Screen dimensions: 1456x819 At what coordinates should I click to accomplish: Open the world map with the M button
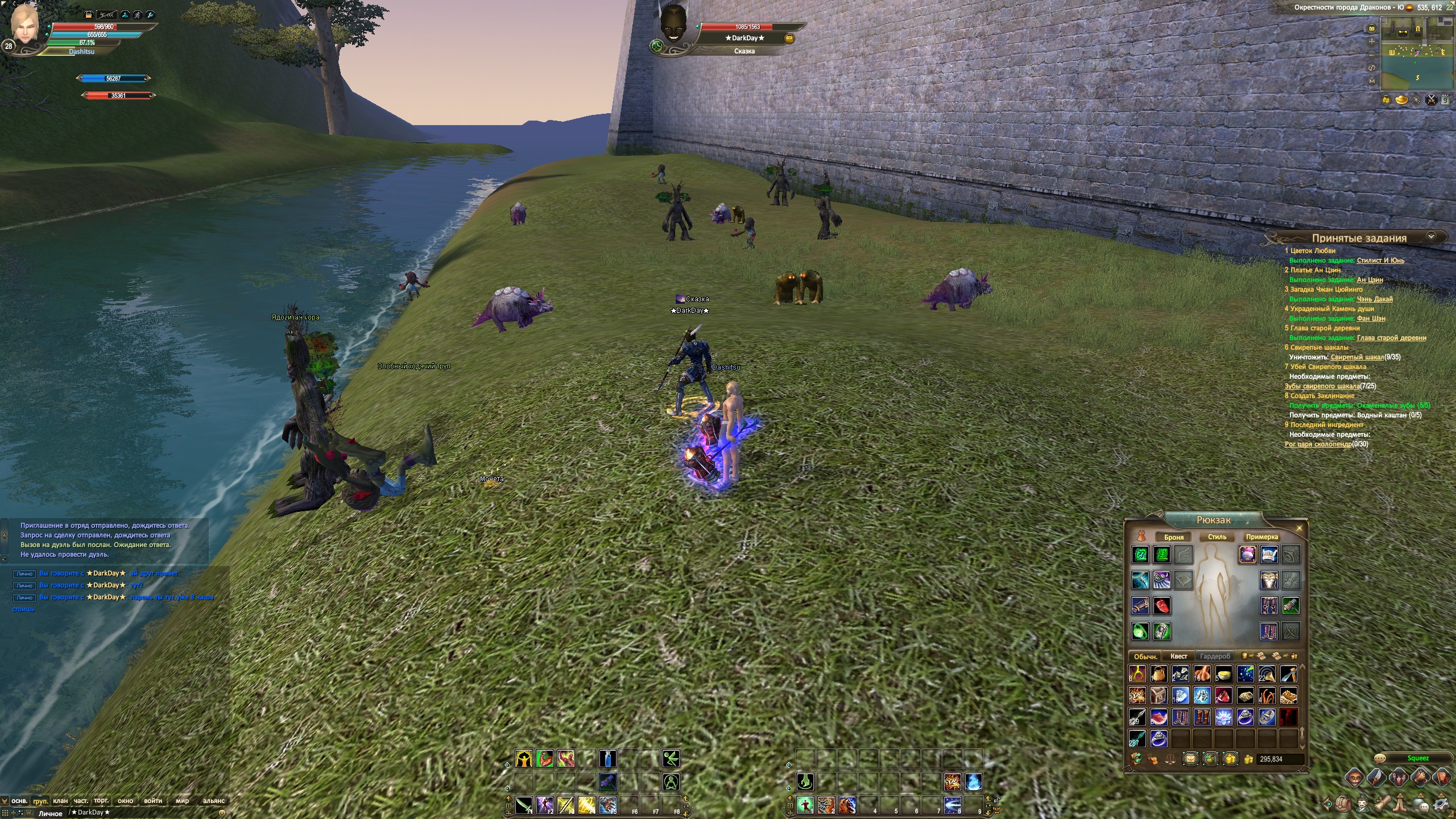point(1372,81)
